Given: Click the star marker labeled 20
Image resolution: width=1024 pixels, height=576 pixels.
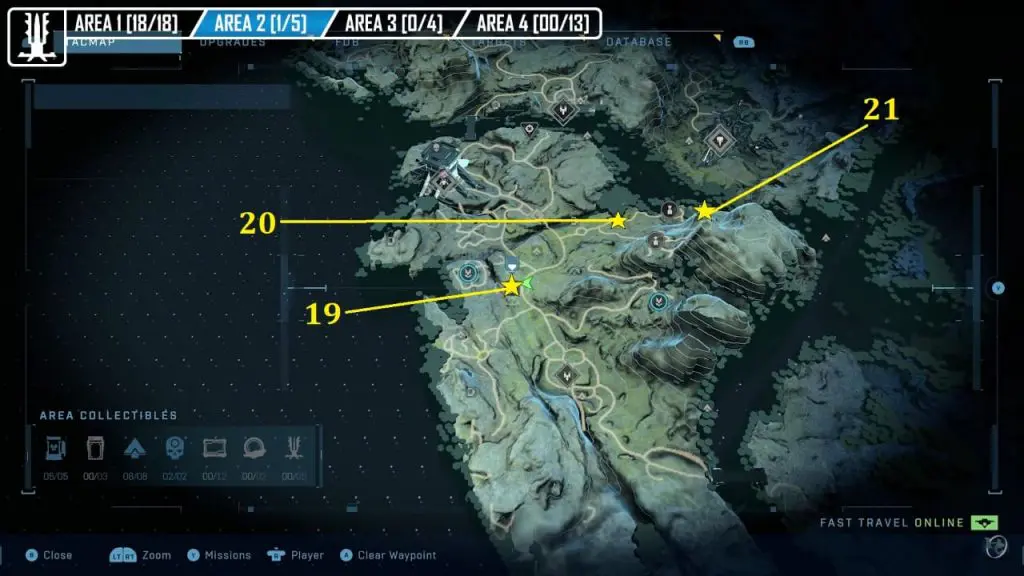Looking at the screenshot, I should [x=618, y=221].
